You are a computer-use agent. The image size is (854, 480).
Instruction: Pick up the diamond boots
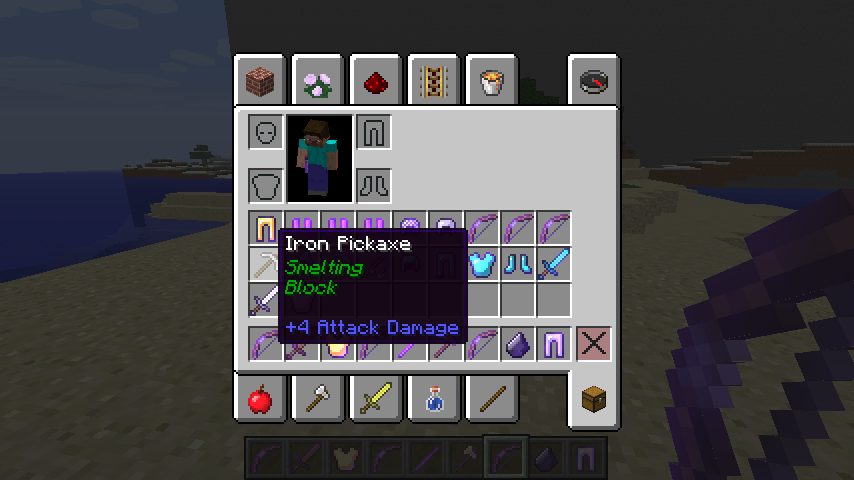click(517, 264)
